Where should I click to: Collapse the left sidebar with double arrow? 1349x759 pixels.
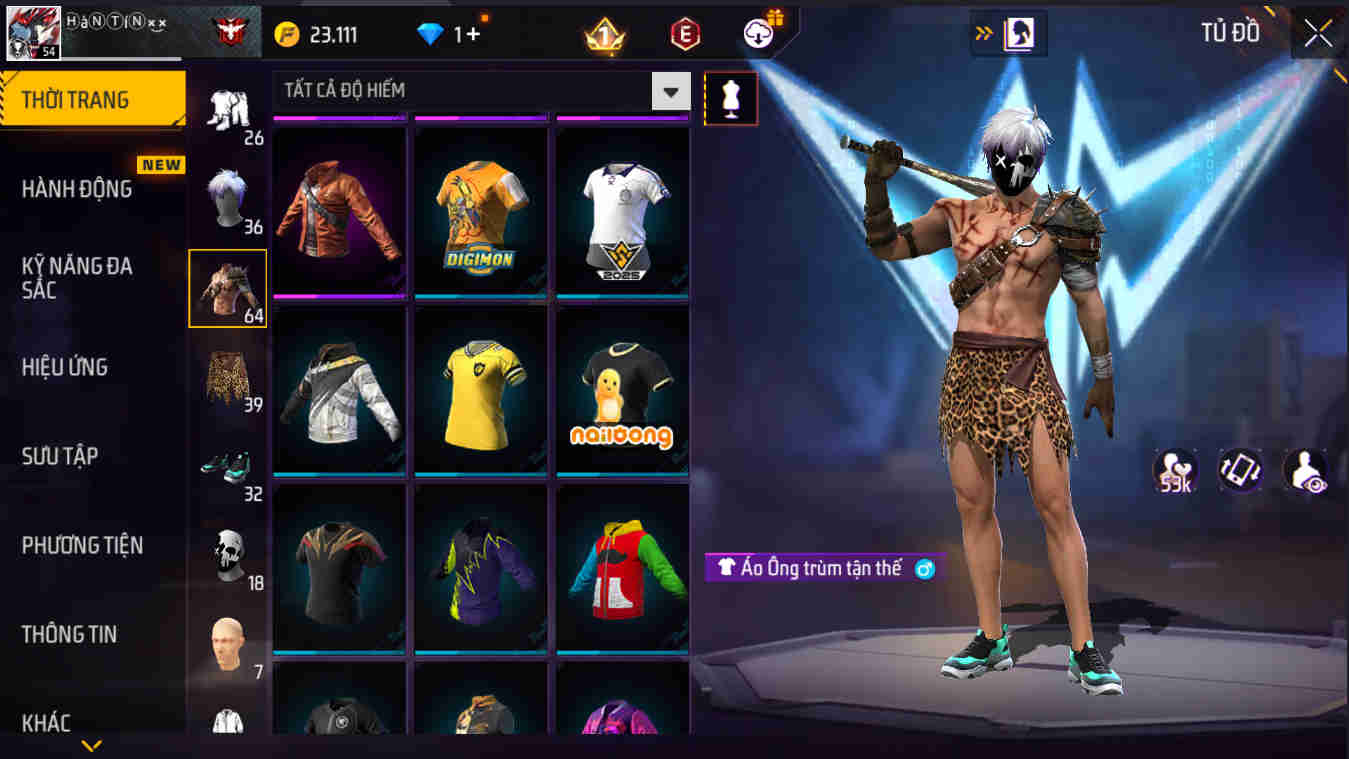(984, 31)
